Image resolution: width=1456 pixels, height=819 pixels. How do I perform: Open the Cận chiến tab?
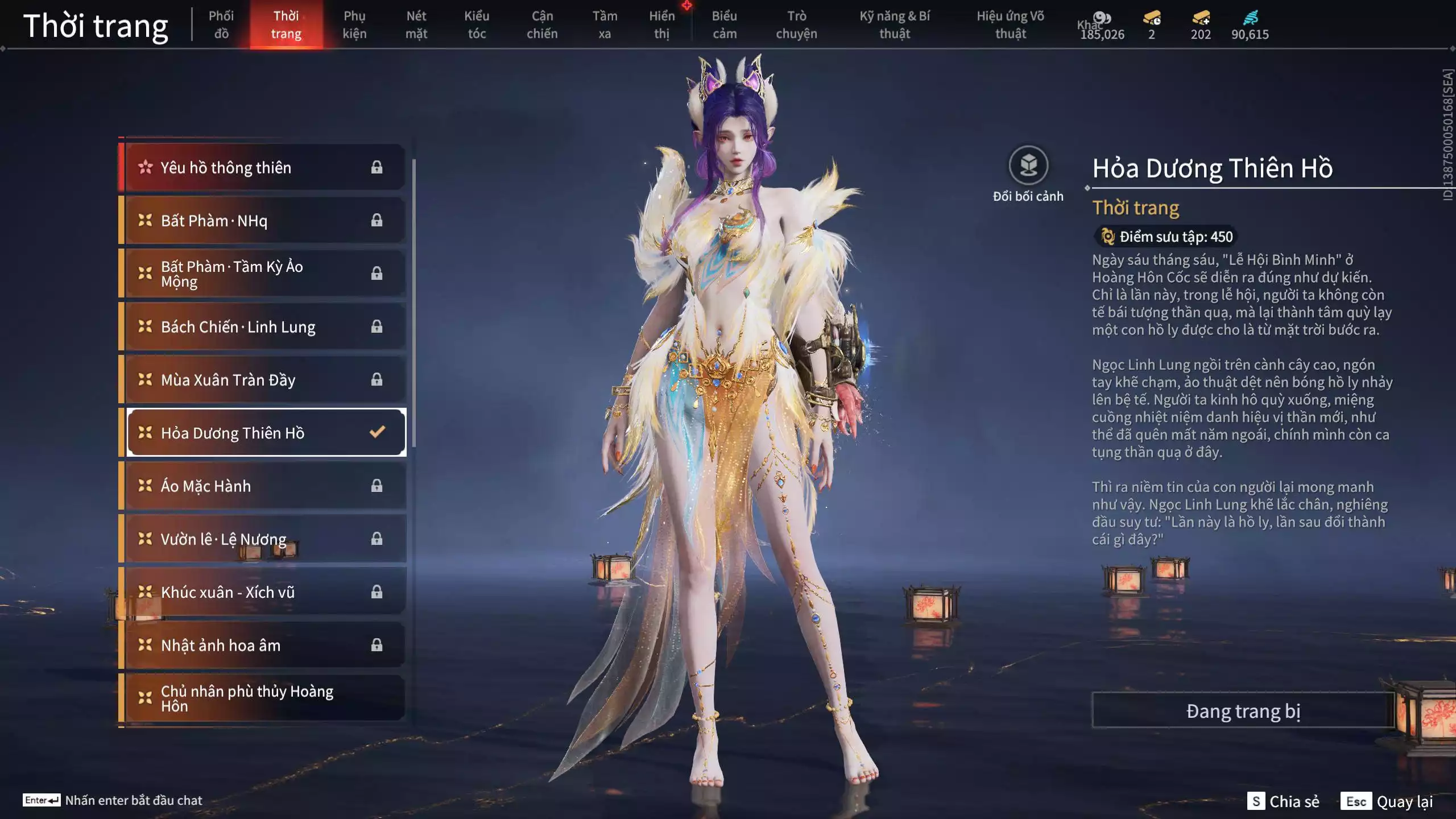tap(542, 25)
